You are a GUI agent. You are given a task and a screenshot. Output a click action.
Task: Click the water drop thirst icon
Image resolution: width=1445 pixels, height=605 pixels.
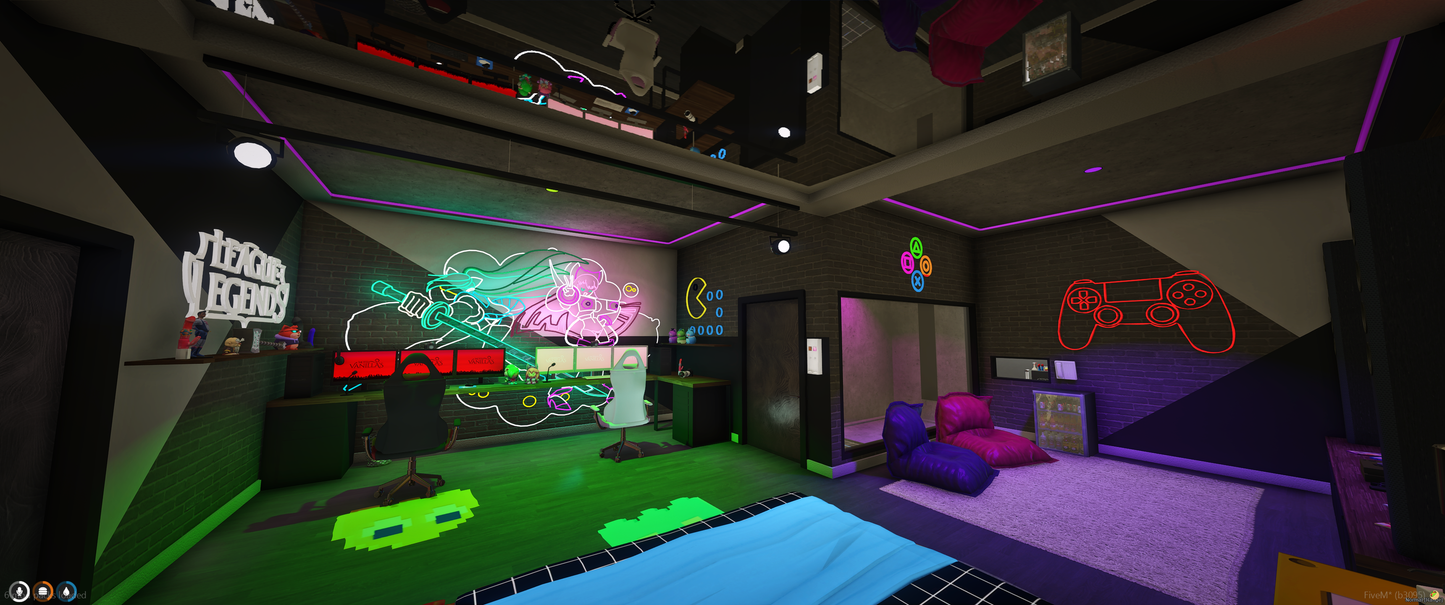(x=67, y=593)
